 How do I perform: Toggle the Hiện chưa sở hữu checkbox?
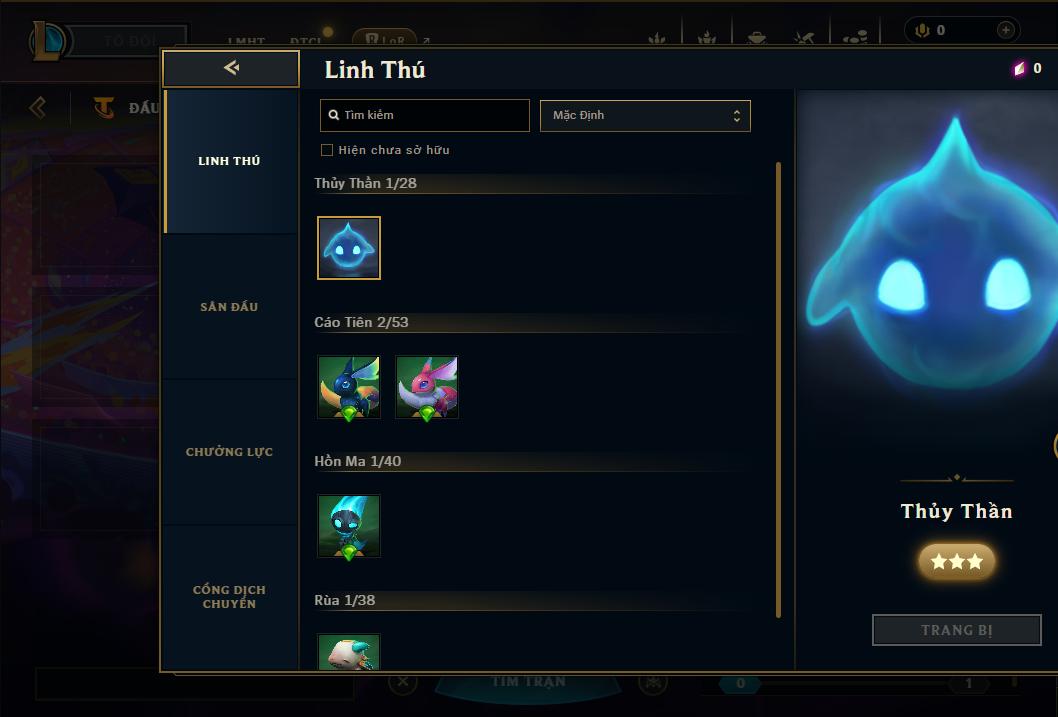pyautogui.click(x=327, y=150)
